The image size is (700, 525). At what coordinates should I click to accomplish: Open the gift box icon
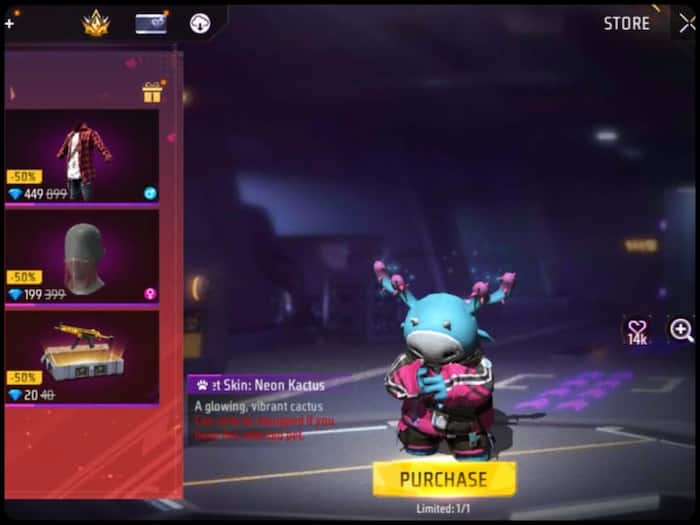152,93
